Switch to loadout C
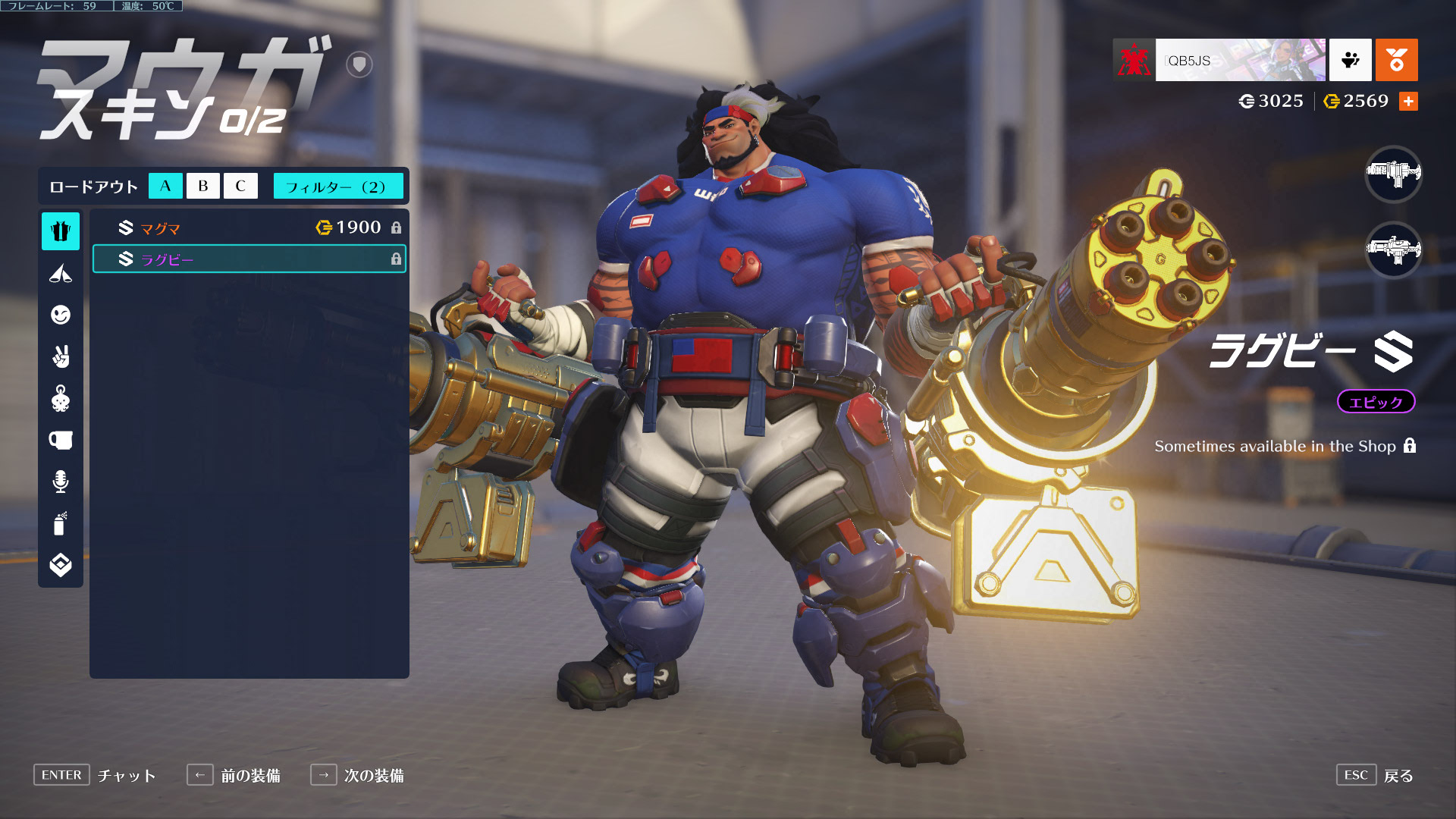This screenshot has height=819, width=1456. click(x=240, y=186)
